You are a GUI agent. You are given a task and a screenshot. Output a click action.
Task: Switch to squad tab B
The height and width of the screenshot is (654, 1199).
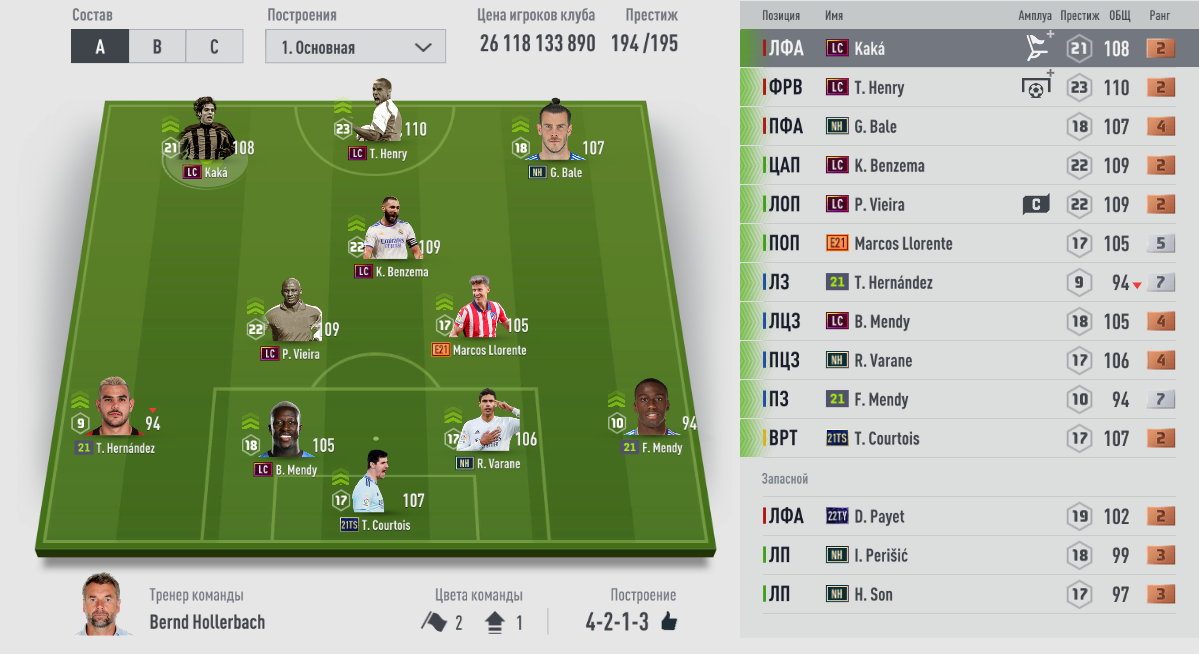tap(157, 47)
